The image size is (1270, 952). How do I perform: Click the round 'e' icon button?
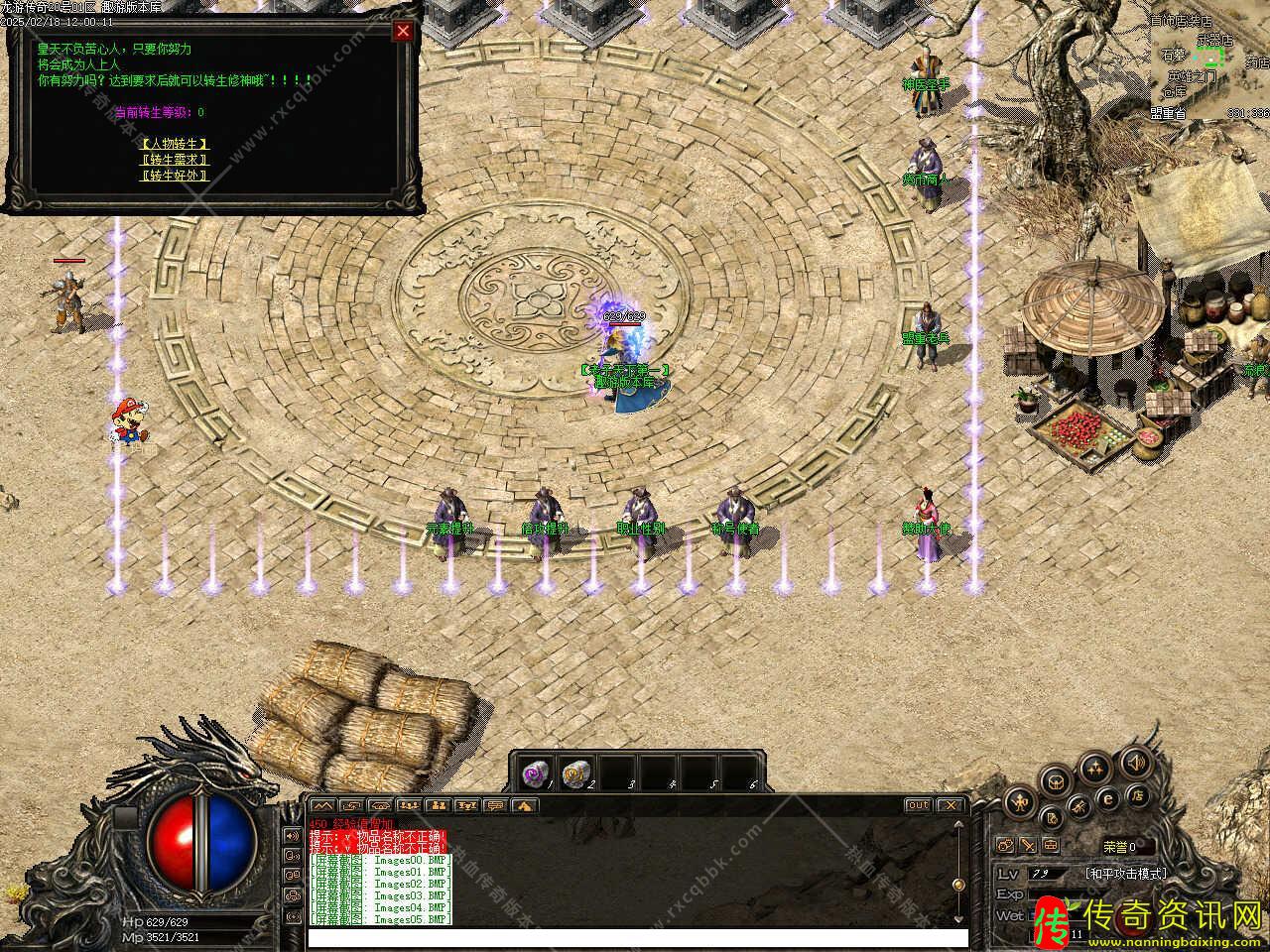pos(1108,798)
